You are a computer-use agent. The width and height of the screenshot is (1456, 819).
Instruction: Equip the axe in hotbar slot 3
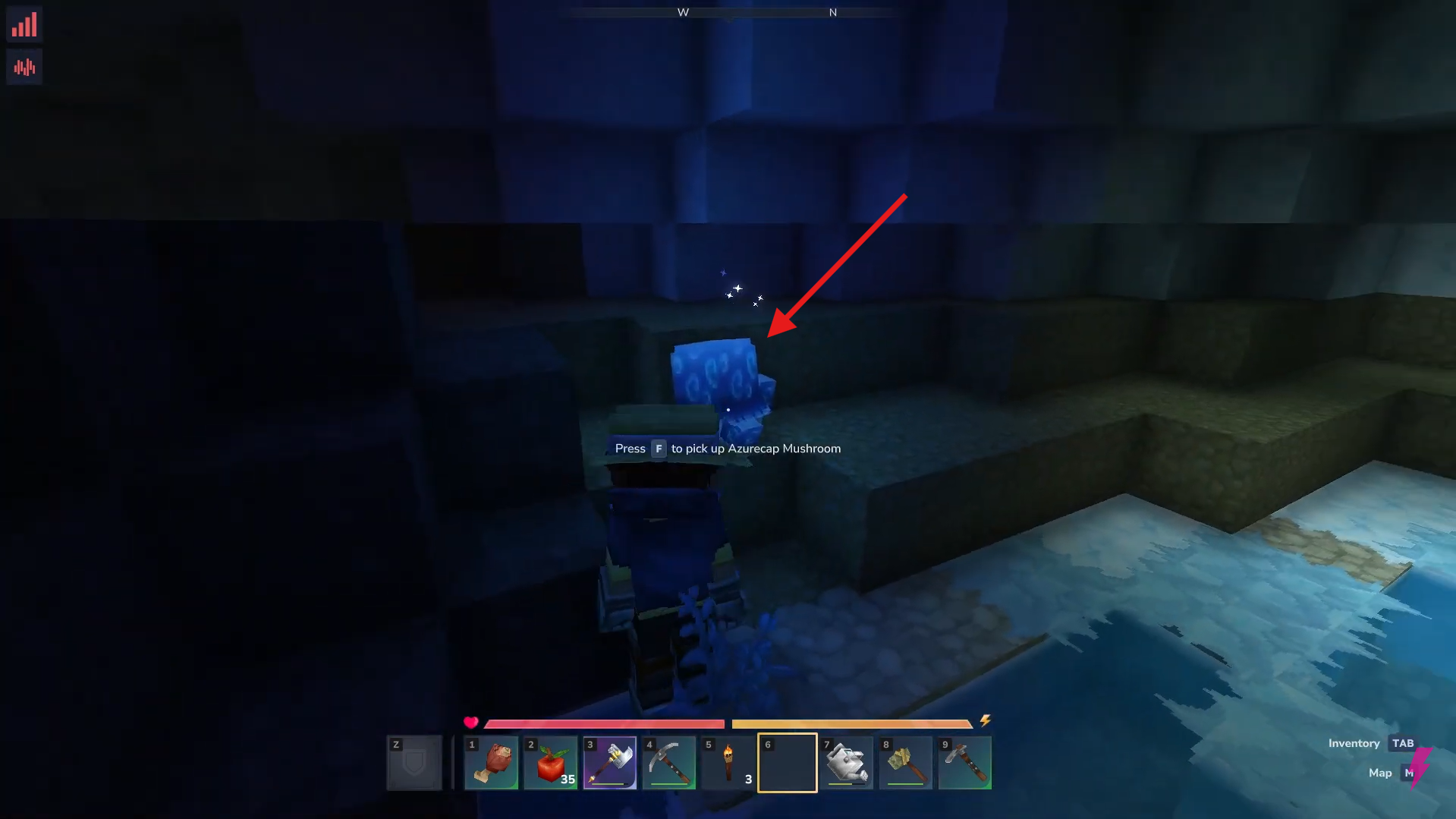tap(609, 762)
